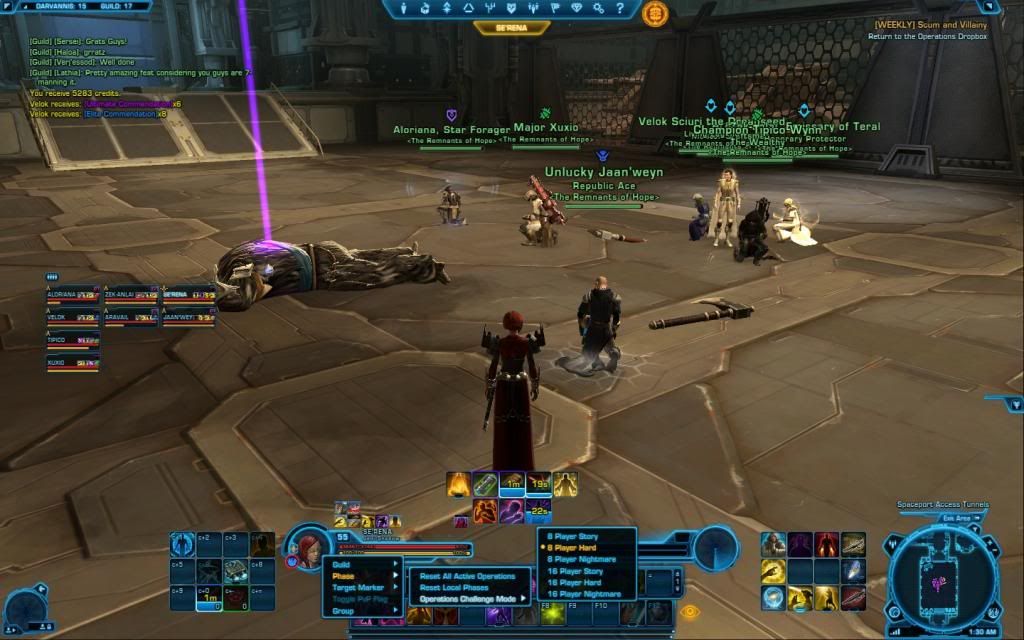Image resolution: width=1024 pixels, height=640 pixels.
Task: Select Velok's raid frame
Action: coord(72,317)
